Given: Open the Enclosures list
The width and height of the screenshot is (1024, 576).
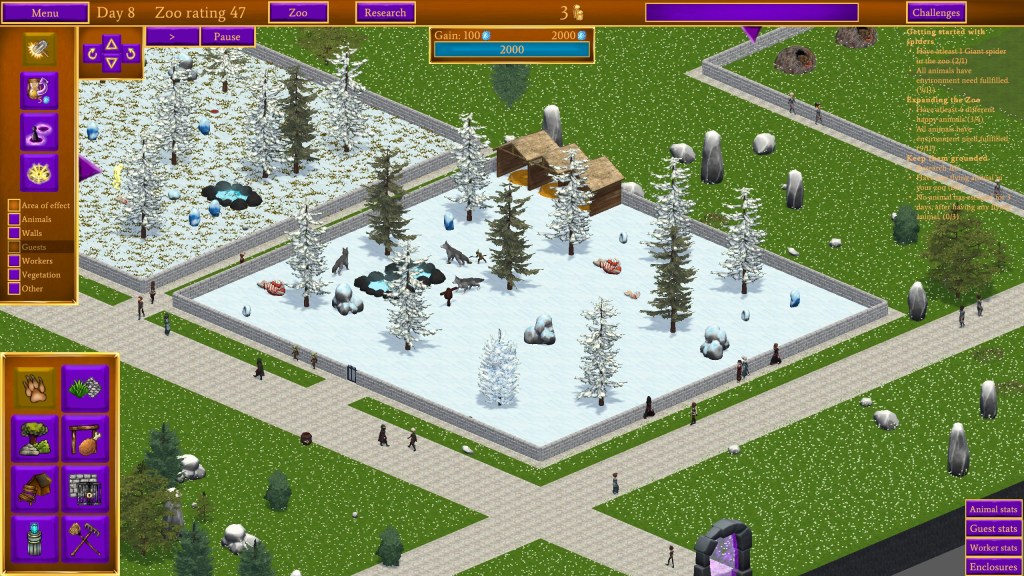Looking at the screenshot, I should click(x=993, y=567).
